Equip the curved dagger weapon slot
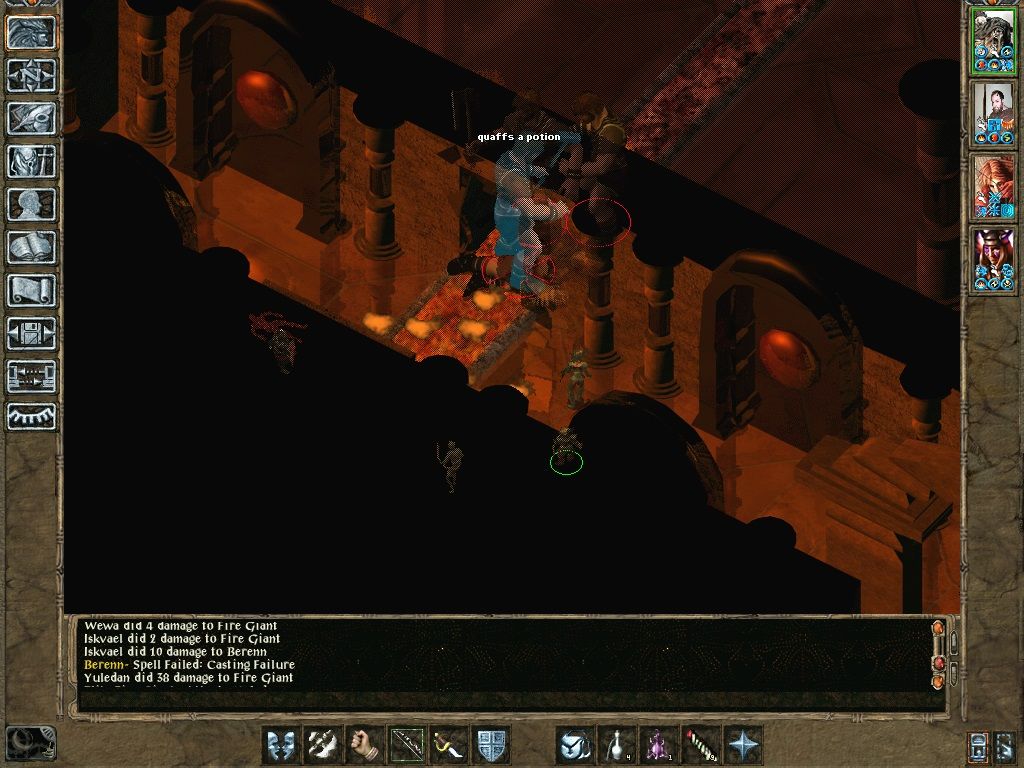This screenshot has height=768, width=1024. click(449, 745)
